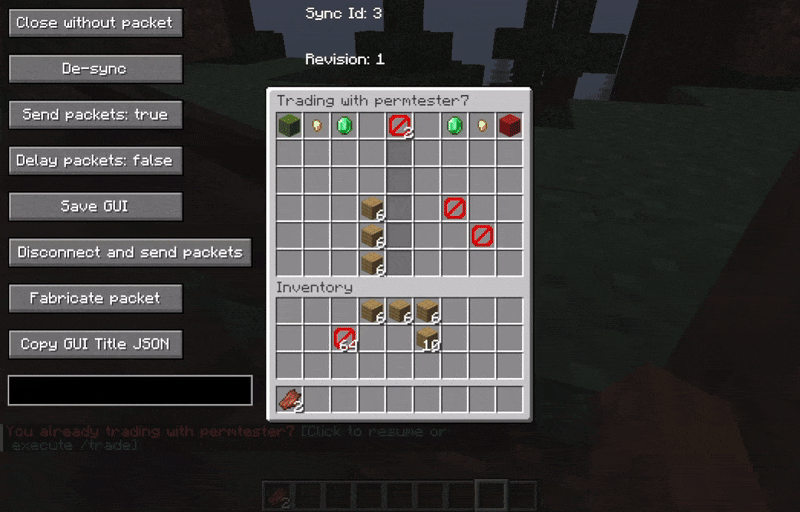
Task: Click the Save GUI button
Action: 95,207
